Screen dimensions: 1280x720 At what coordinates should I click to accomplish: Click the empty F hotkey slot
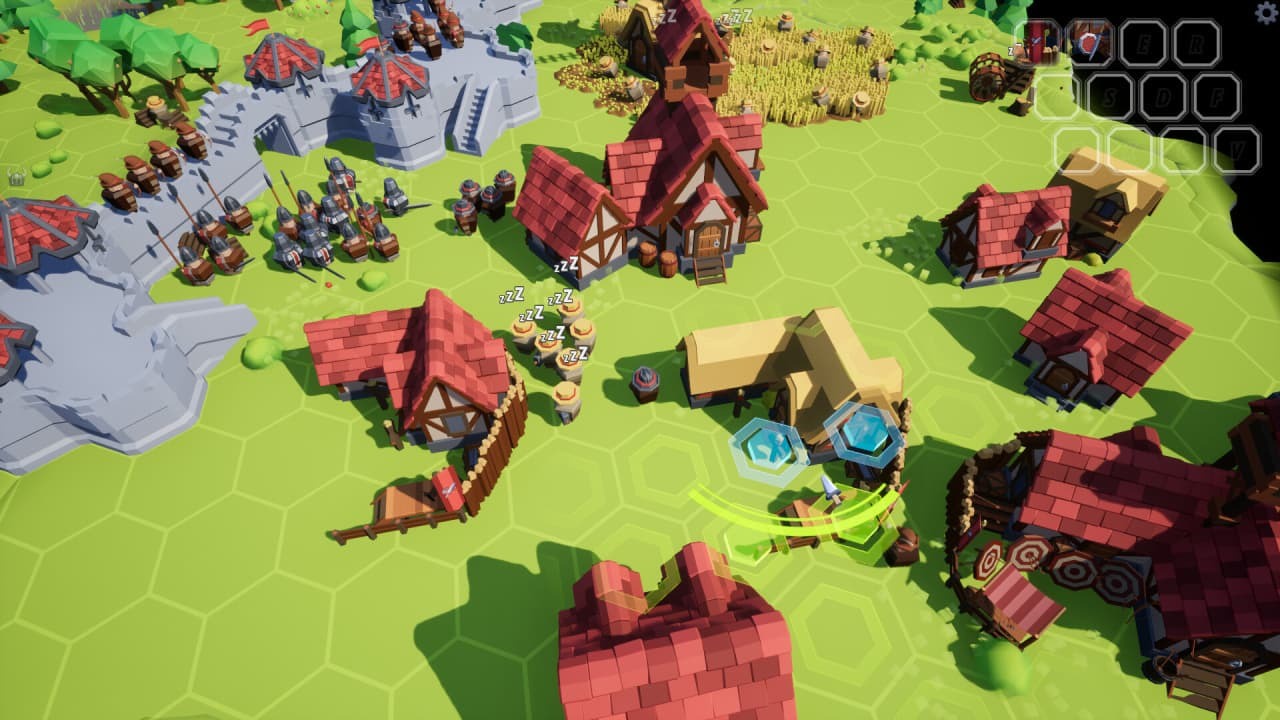1217,96
